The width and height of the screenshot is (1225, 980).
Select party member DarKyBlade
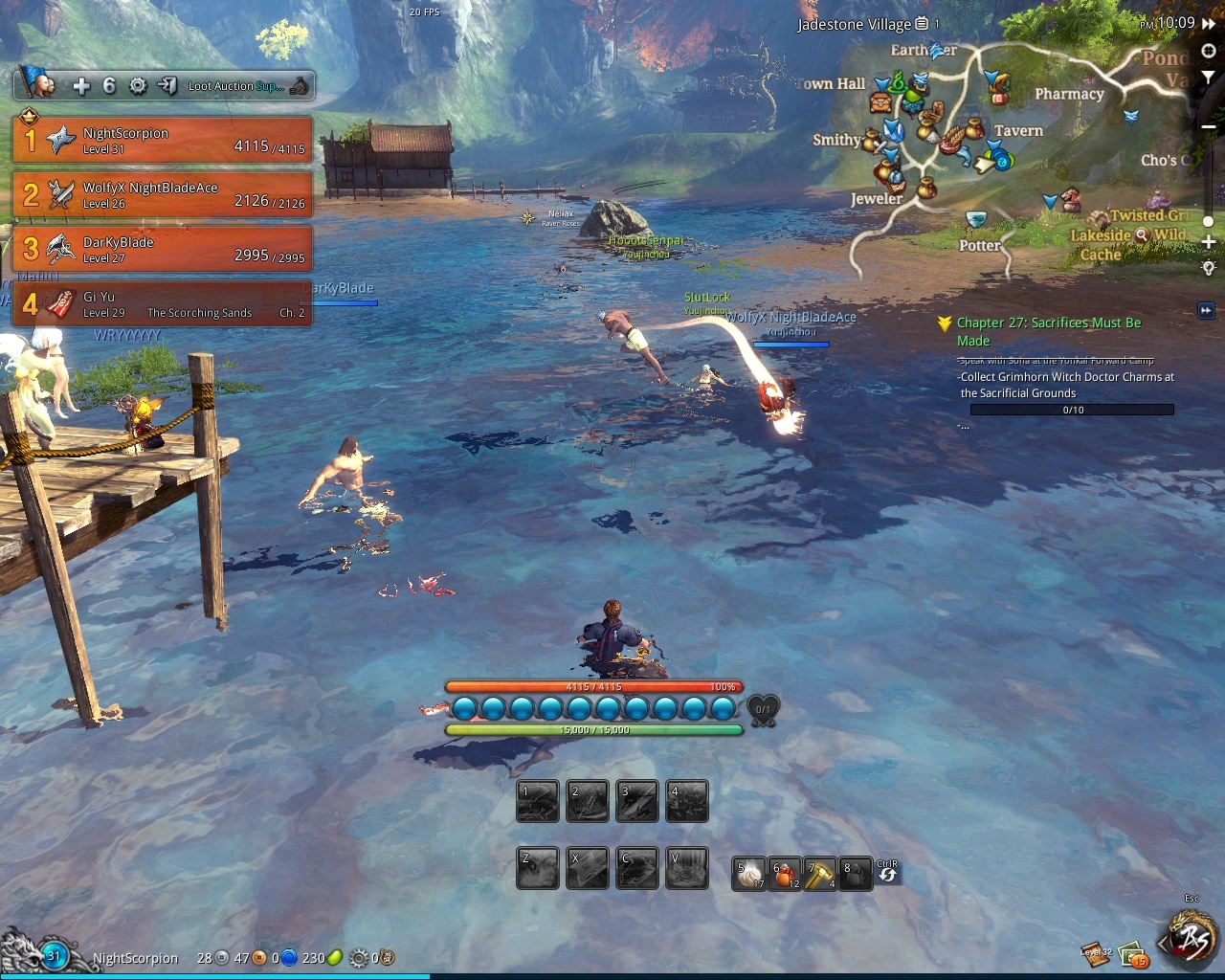tap(161, 249)
